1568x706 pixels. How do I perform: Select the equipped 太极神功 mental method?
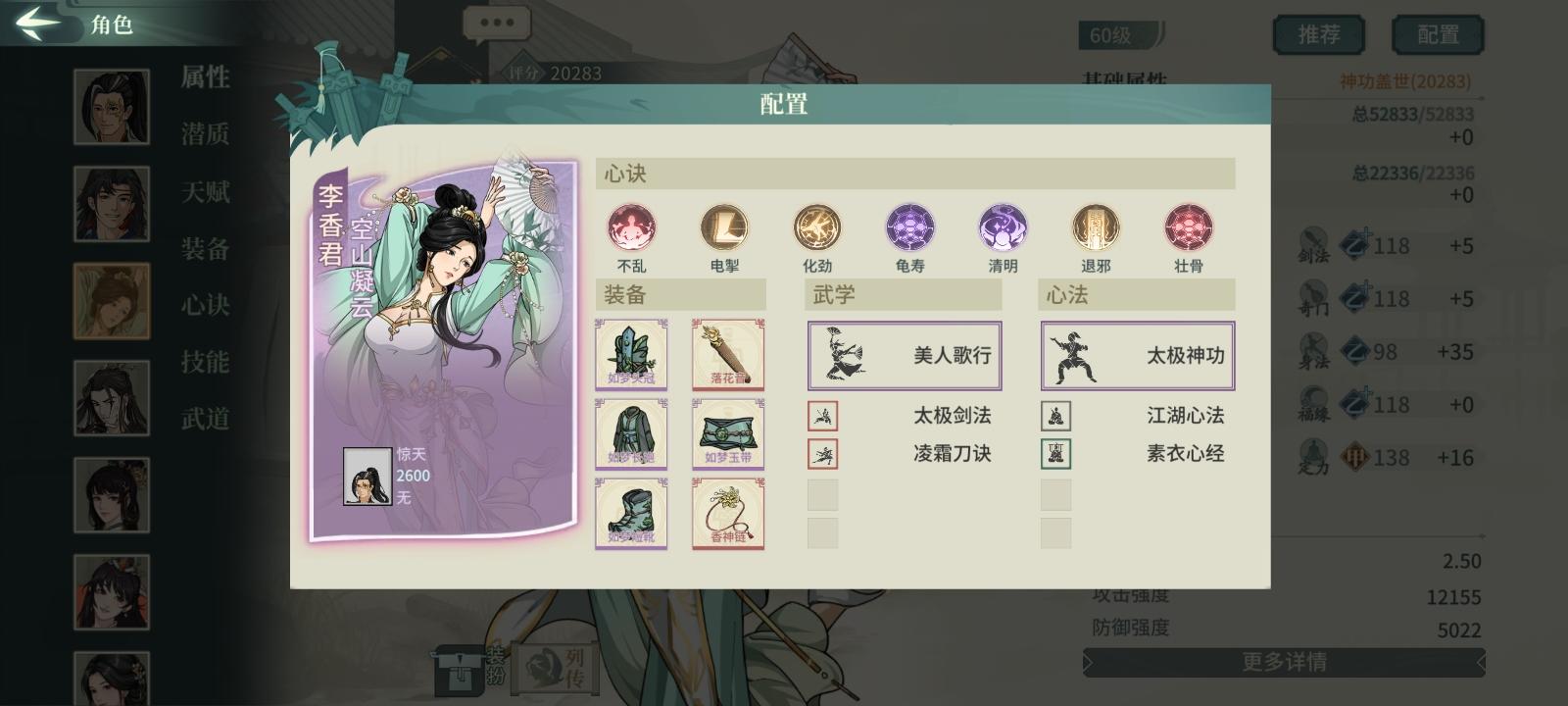tap(1137, 355)
